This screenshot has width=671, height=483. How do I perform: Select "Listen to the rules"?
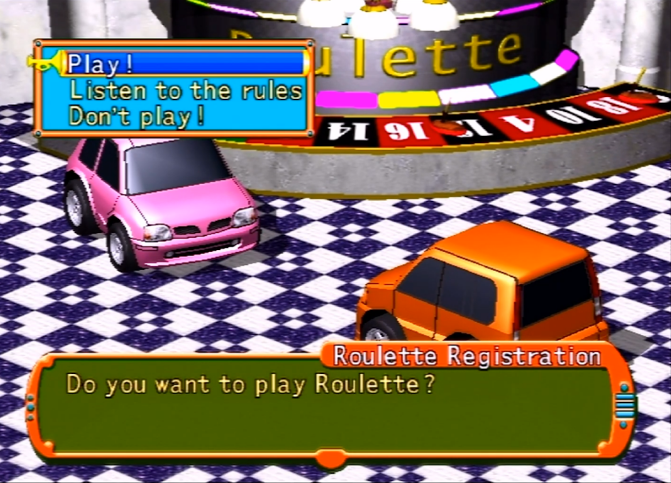pos(185,90)
